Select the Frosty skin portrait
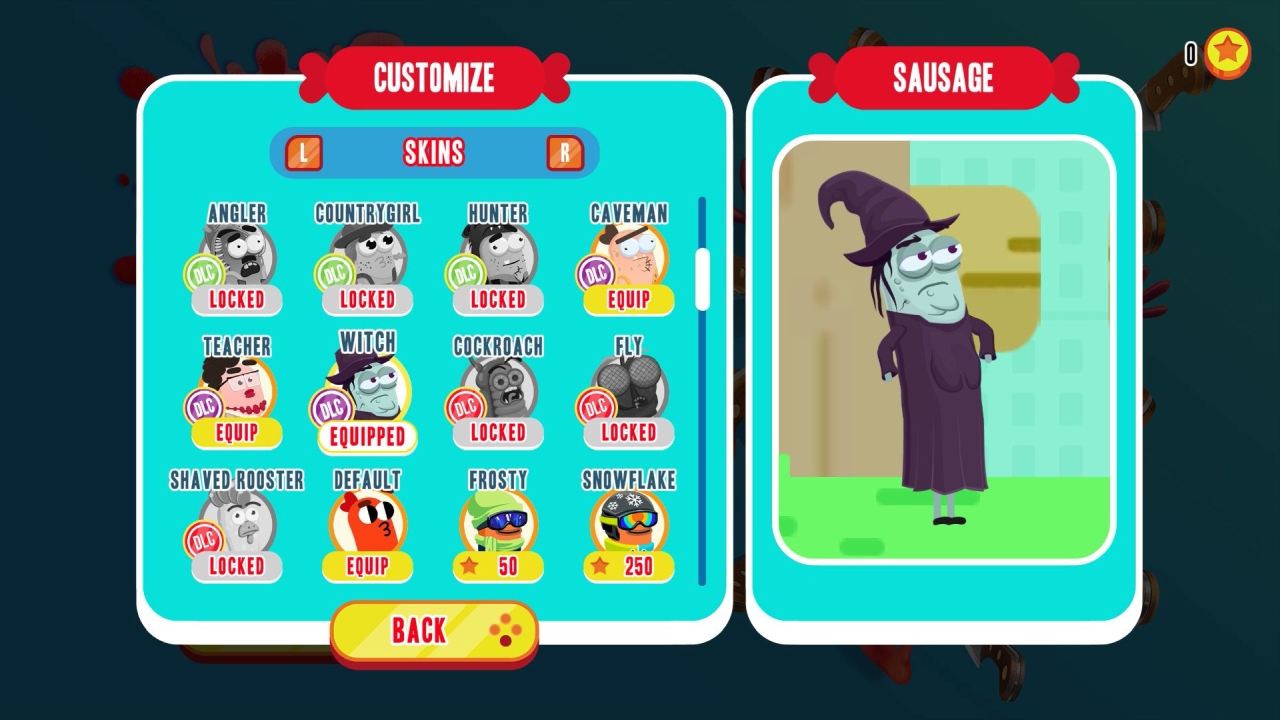 (497, 520)
